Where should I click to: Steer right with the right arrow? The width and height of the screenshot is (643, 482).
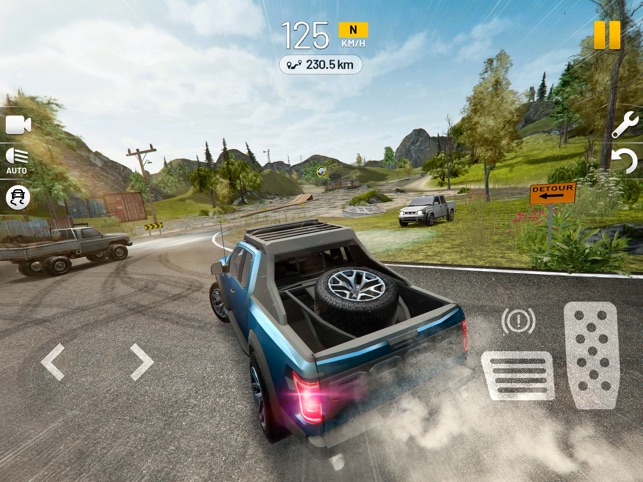141,362
